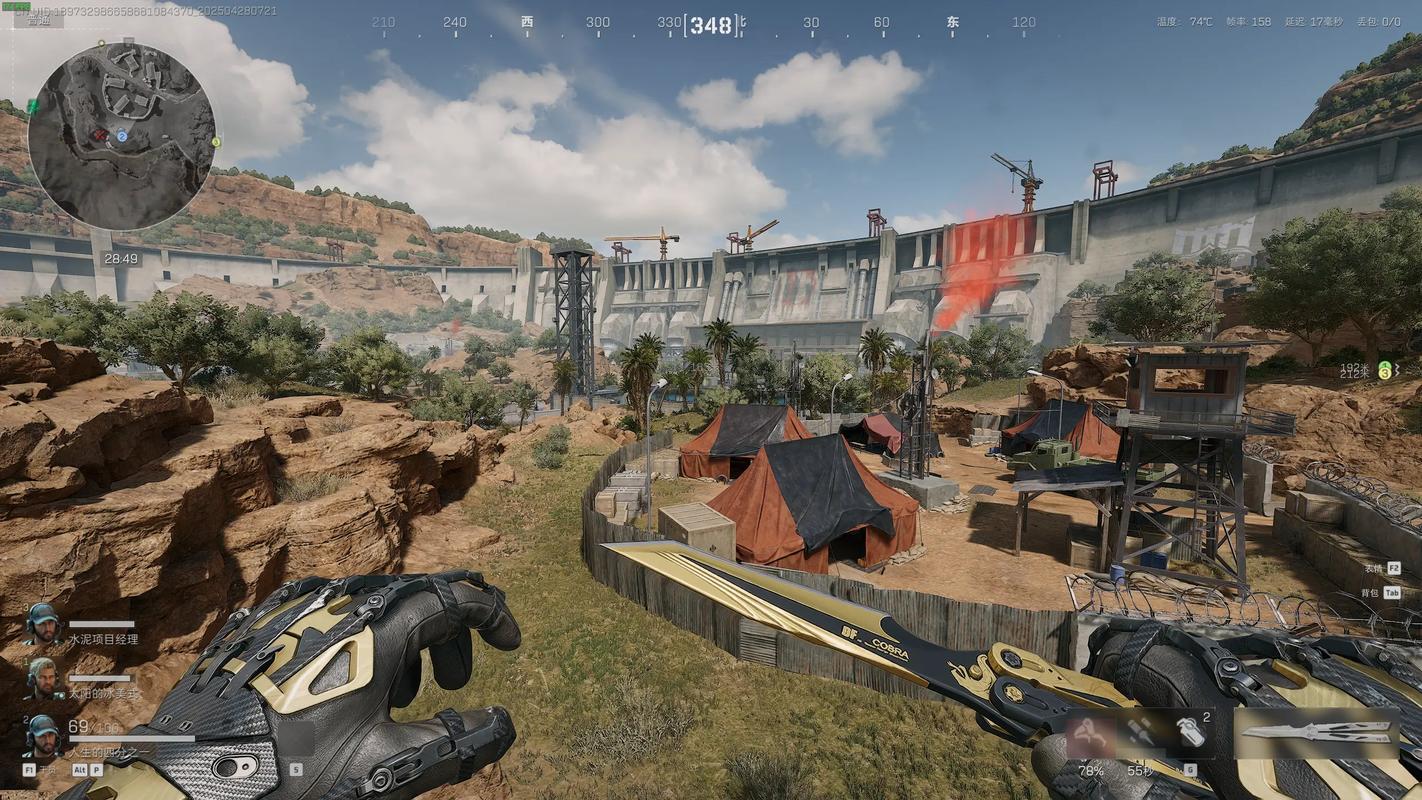The height and width of the screenshot is (800, 1422).
Task: Click the blue squad marker on the minimap
Action: (x=122, y=136)
